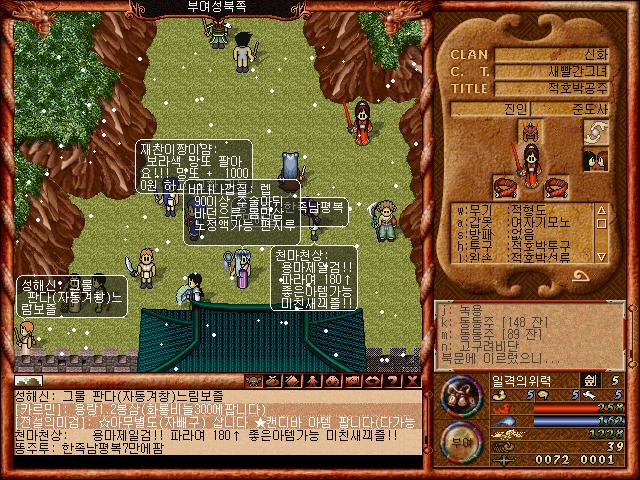Viewport: 640px width, 480px height.
Task: Open the two-faces group icon
Action: pyautogui.click(x=597, y=159)
